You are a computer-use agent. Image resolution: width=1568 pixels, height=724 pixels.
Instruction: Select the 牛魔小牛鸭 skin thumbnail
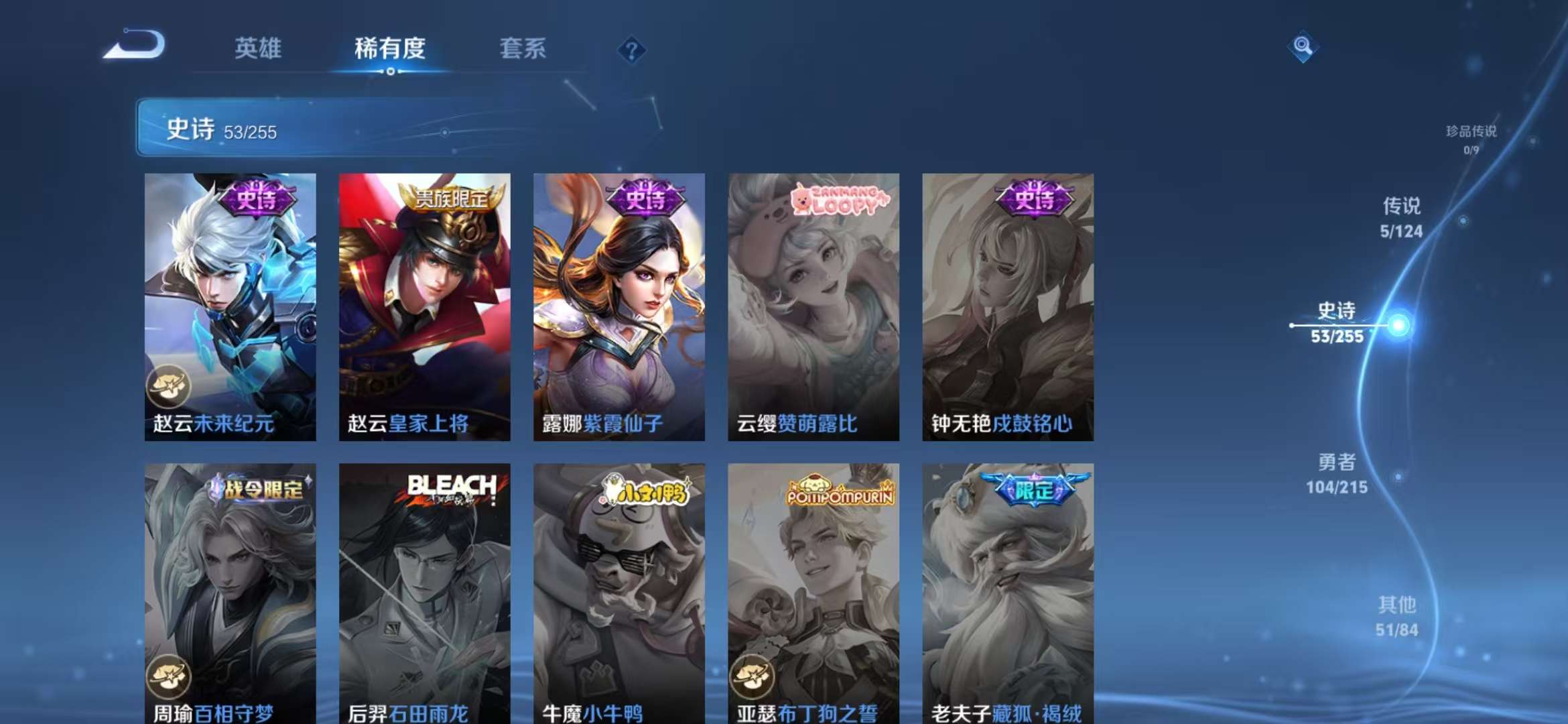pos(616,590)
